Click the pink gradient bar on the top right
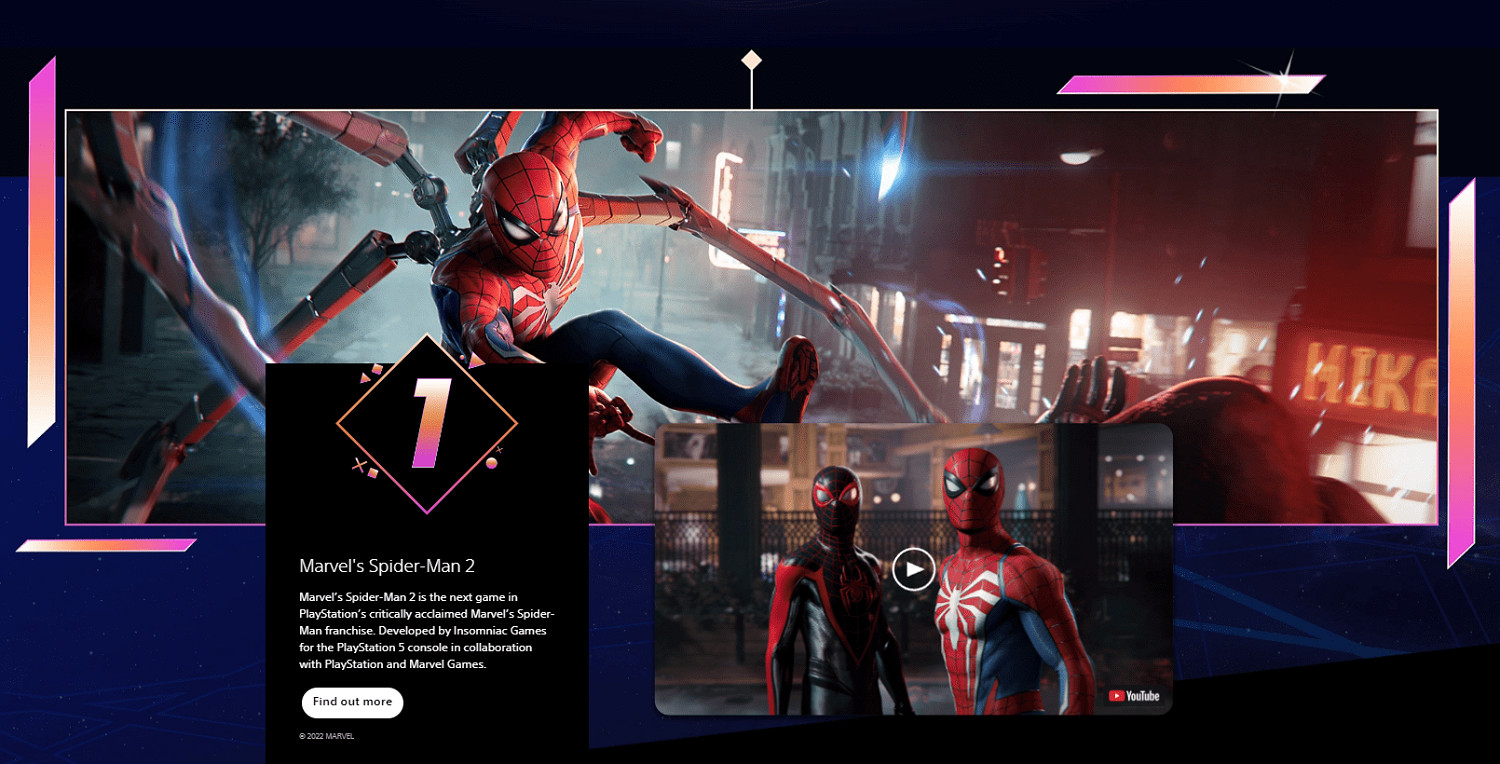 click(1190, 82)
